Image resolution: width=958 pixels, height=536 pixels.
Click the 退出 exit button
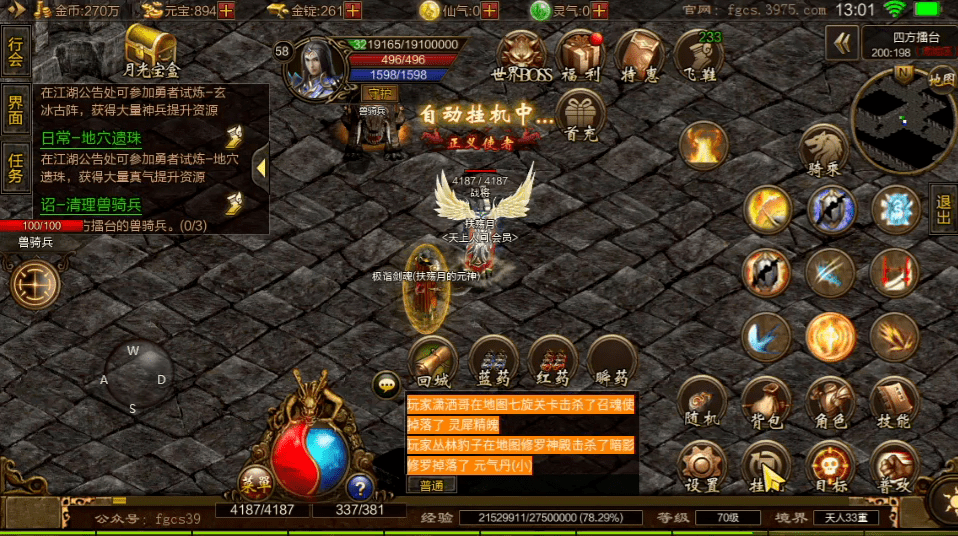[943, 212]
